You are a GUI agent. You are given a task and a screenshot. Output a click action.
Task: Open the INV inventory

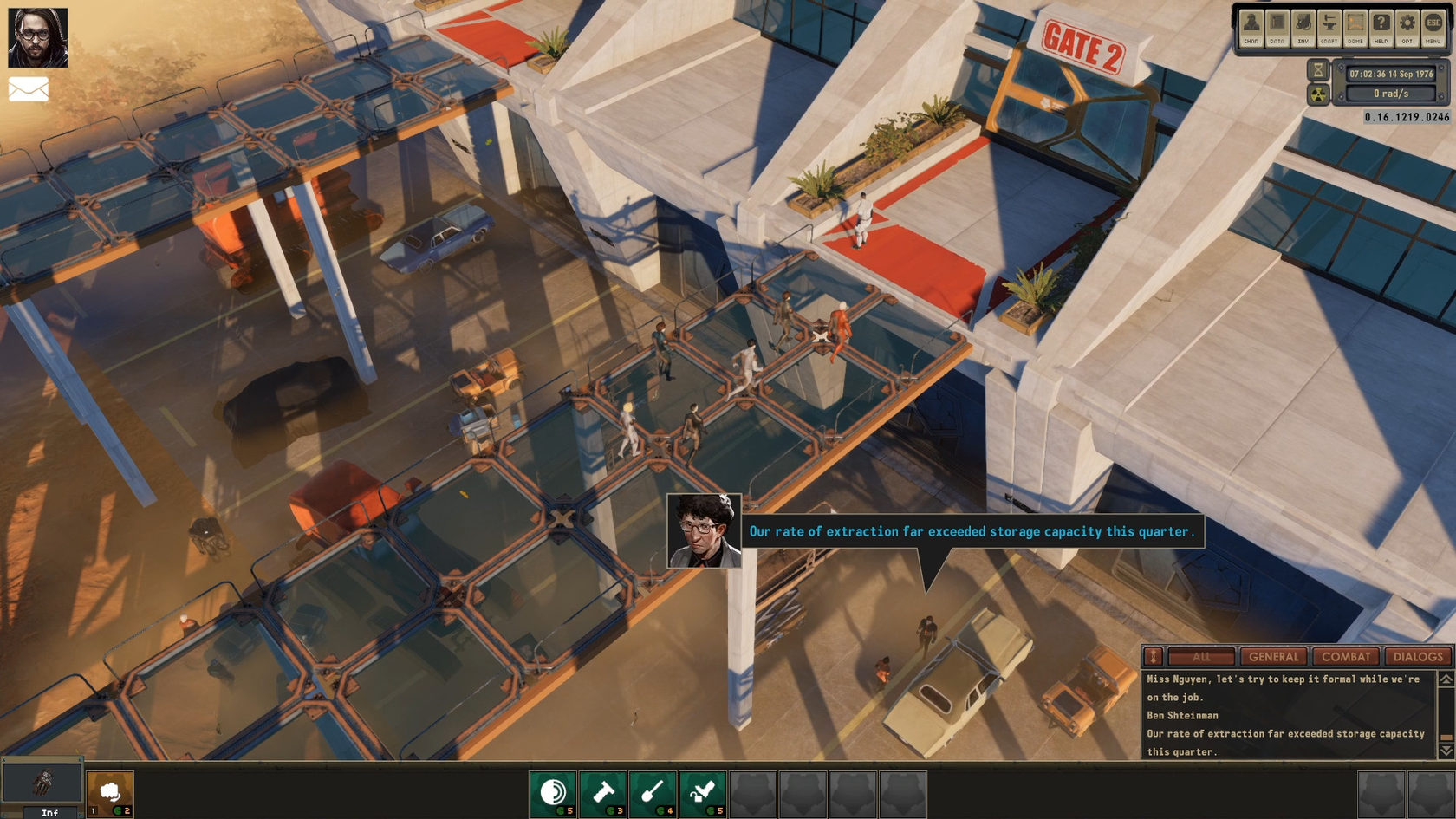[x=1303, y=27]
